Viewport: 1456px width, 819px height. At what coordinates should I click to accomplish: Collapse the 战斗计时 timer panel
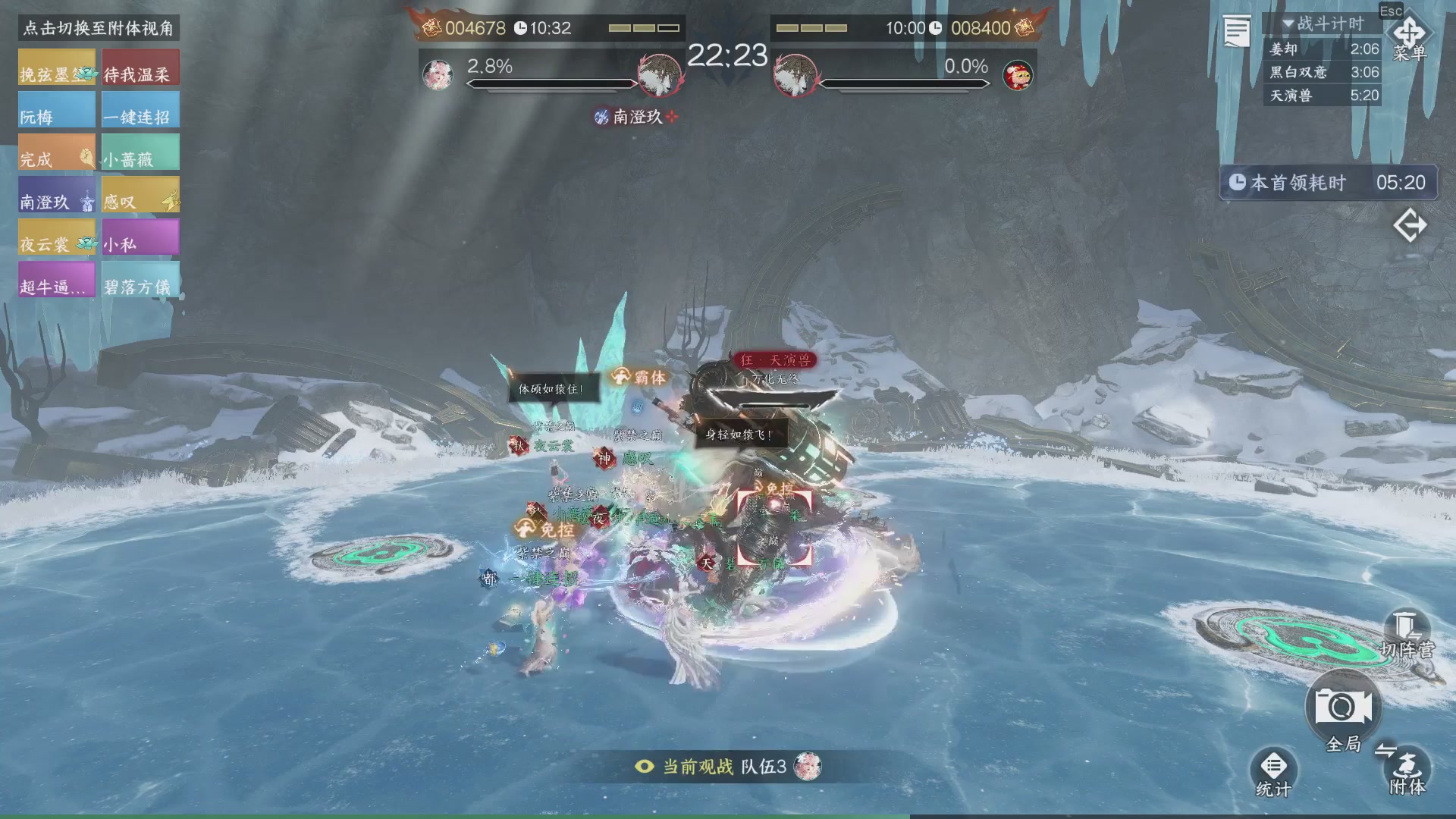[1288, 24]
